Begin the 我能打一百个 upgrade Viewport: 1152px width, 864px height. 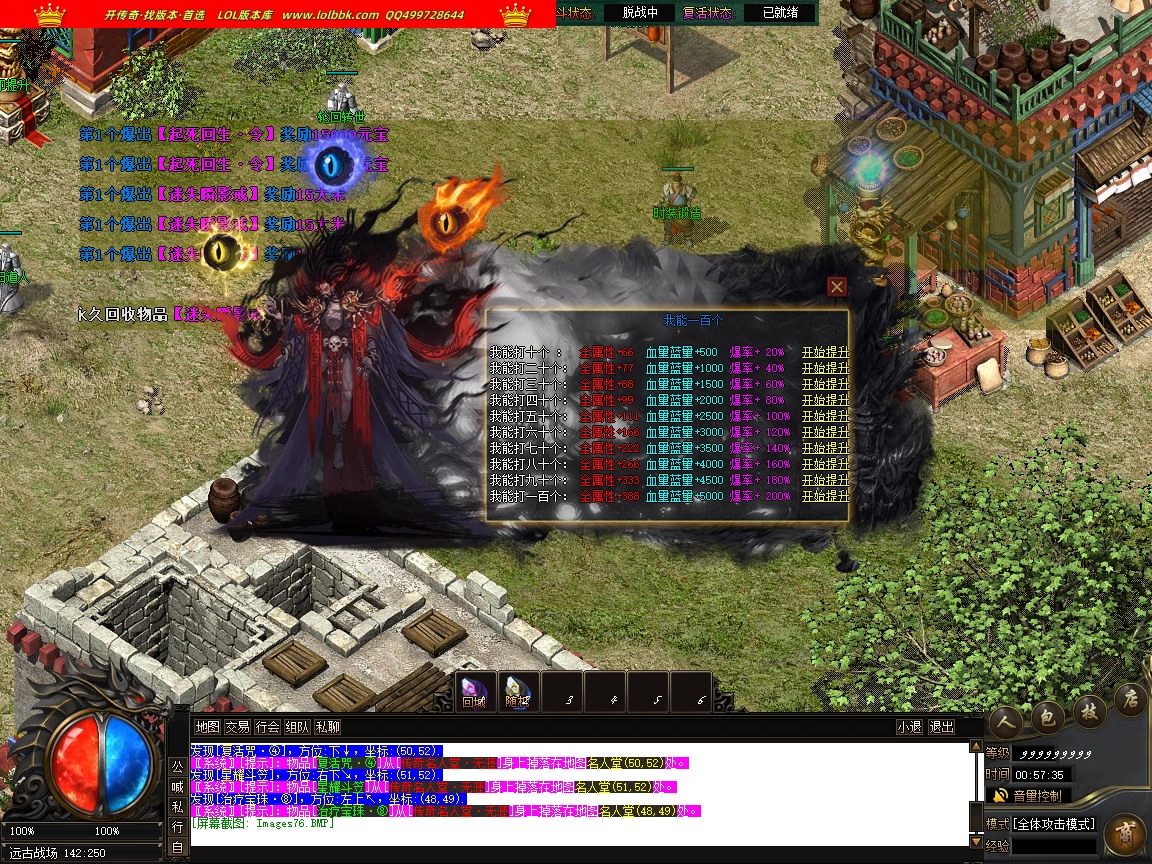click(825, 496)
